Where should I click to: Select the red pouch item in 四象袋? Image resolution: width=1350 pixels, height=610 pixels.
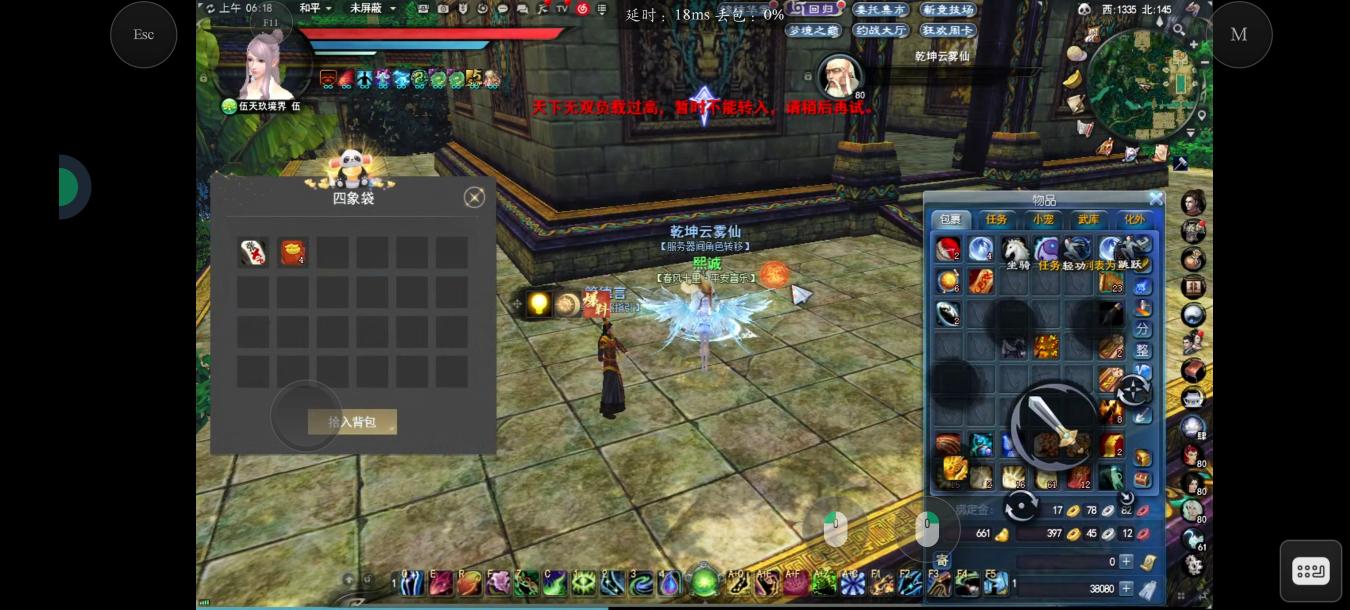tap(292, 252)
